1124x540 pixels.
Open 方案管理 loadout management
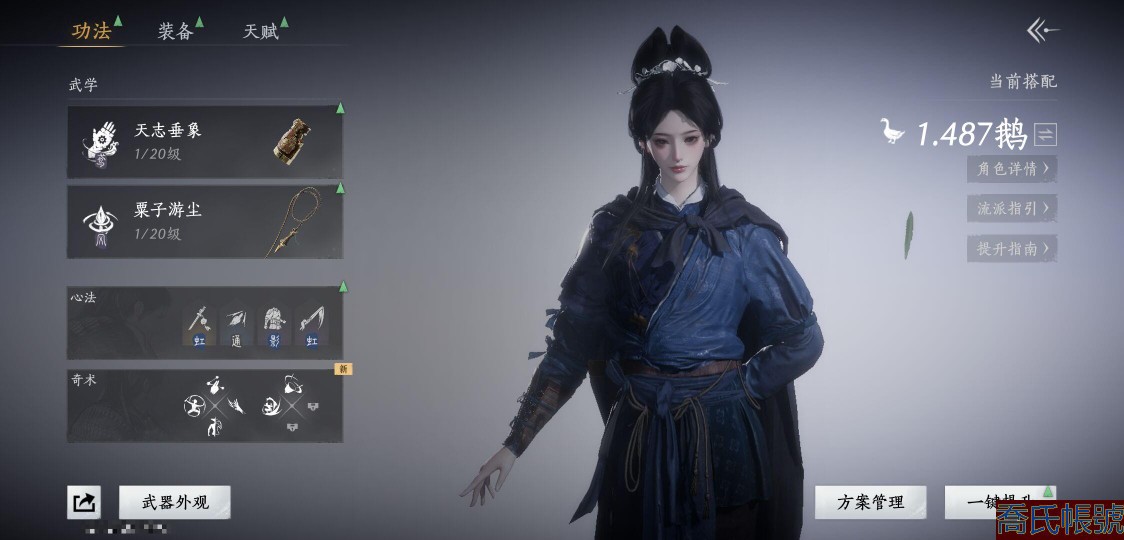tap(870, 502)
